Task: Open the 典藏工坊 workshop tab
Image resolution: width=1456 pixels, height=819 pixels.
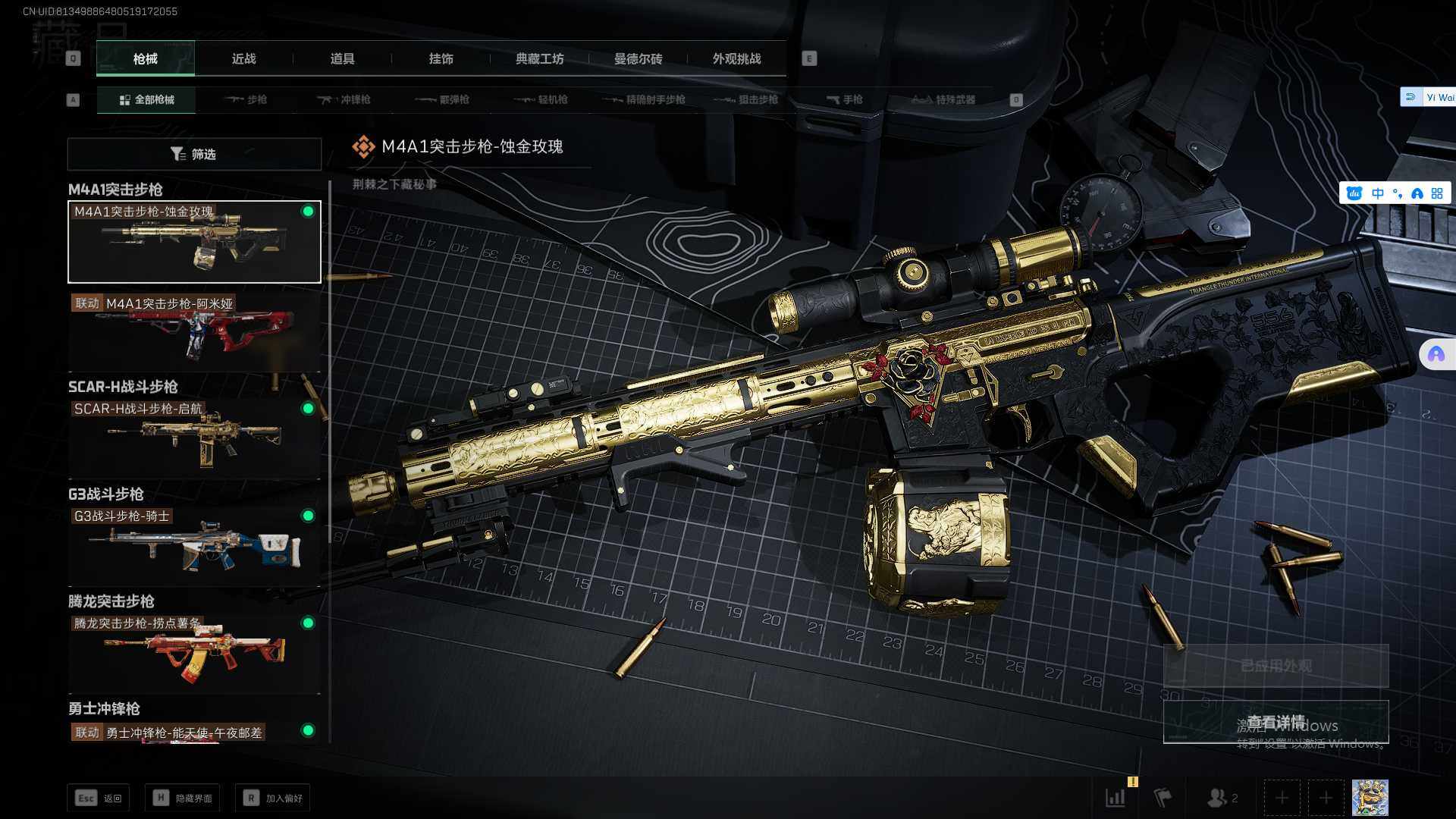Action: pyautogui.click(x=539, y=59)
